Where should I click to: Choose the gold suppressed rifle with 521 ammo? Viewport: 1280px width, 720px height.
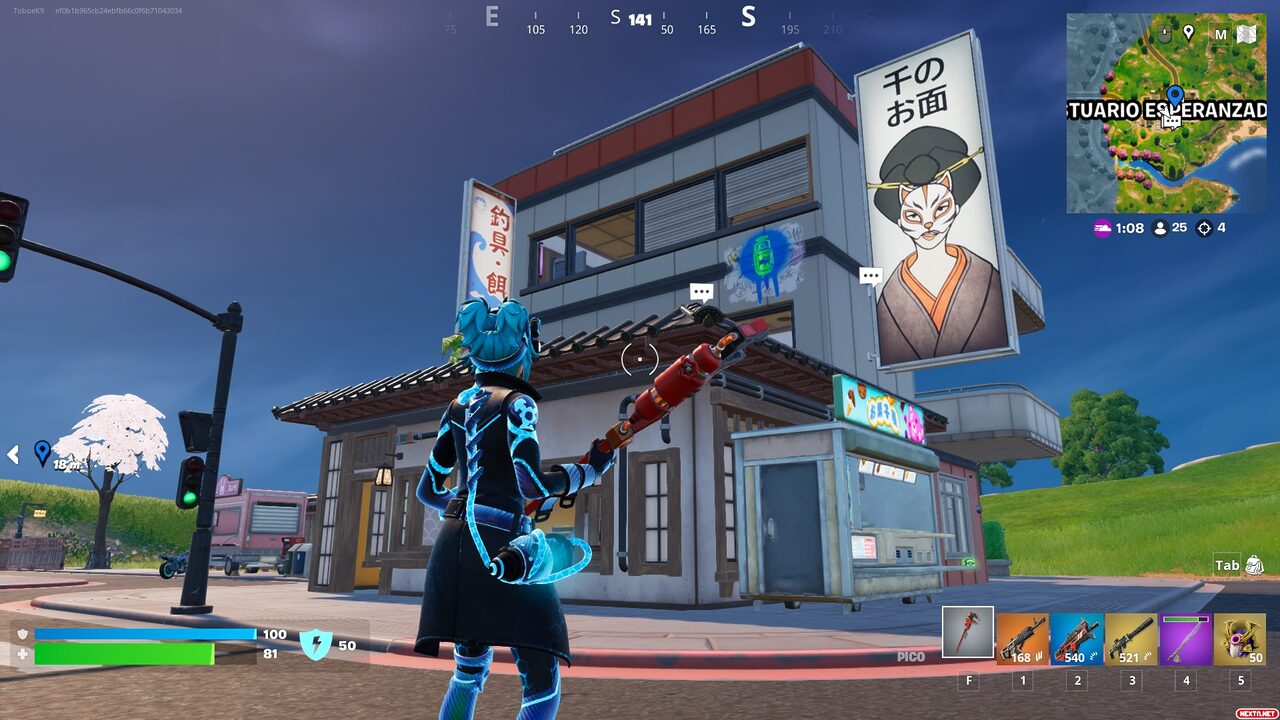(1130, 639)
